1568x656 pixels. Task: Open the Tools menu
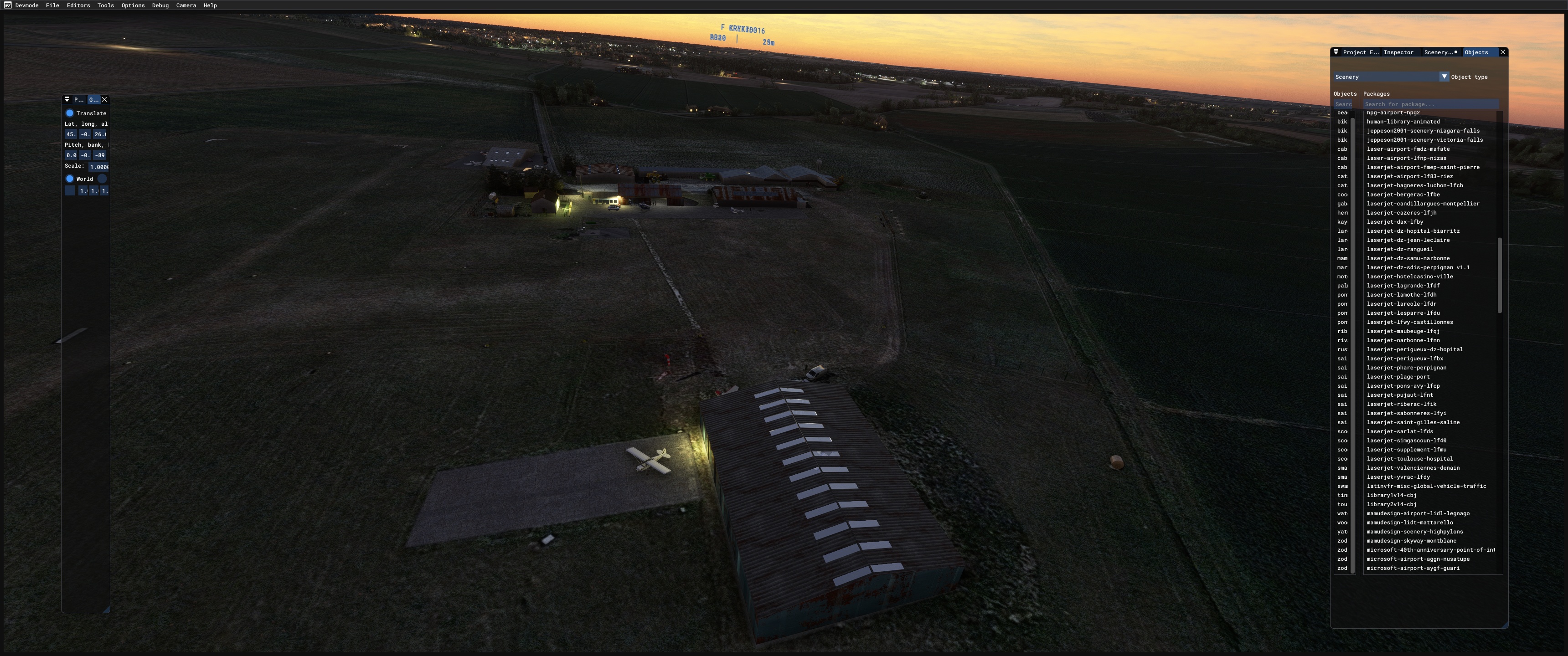tap(105, 5)
